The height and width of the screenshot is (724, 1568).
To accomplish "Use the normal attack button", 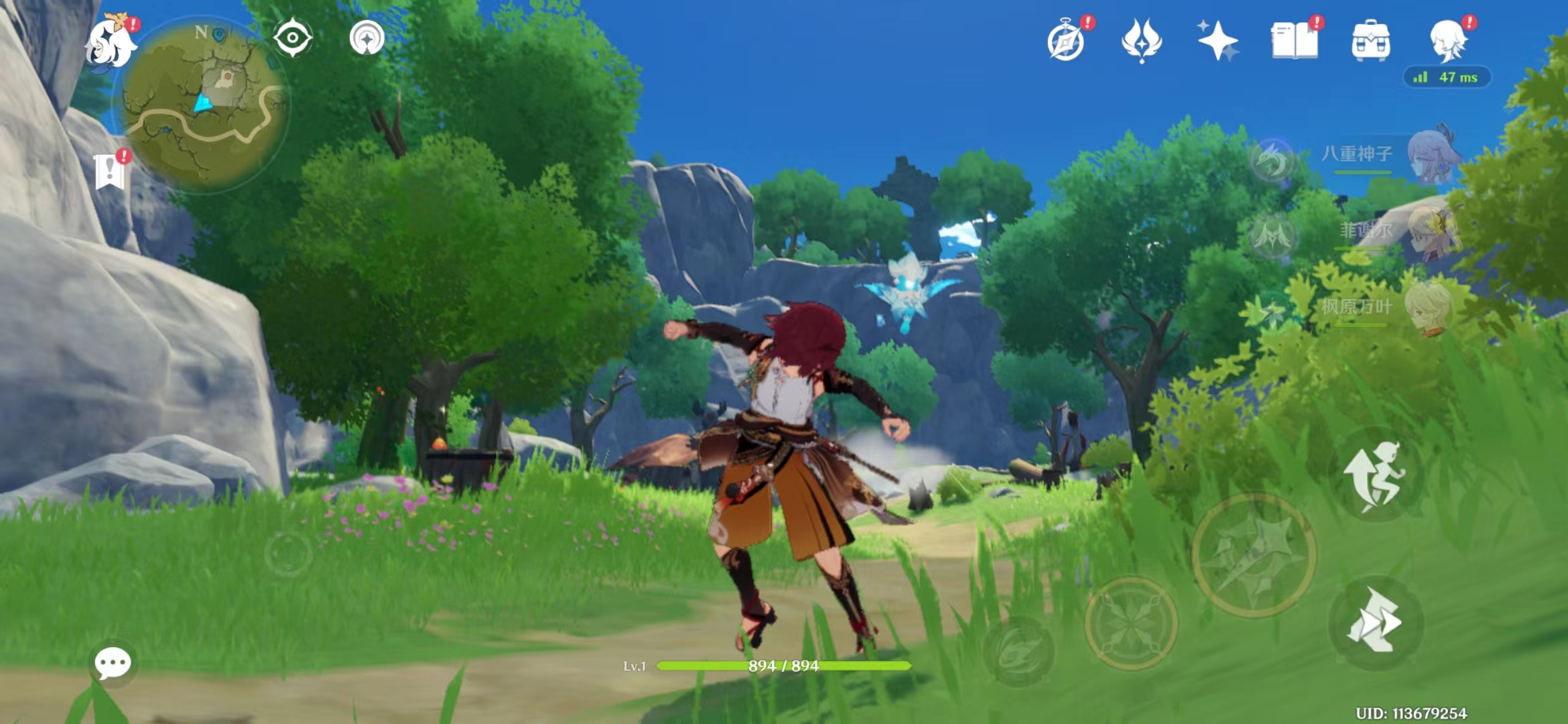I will (1254, 555).
